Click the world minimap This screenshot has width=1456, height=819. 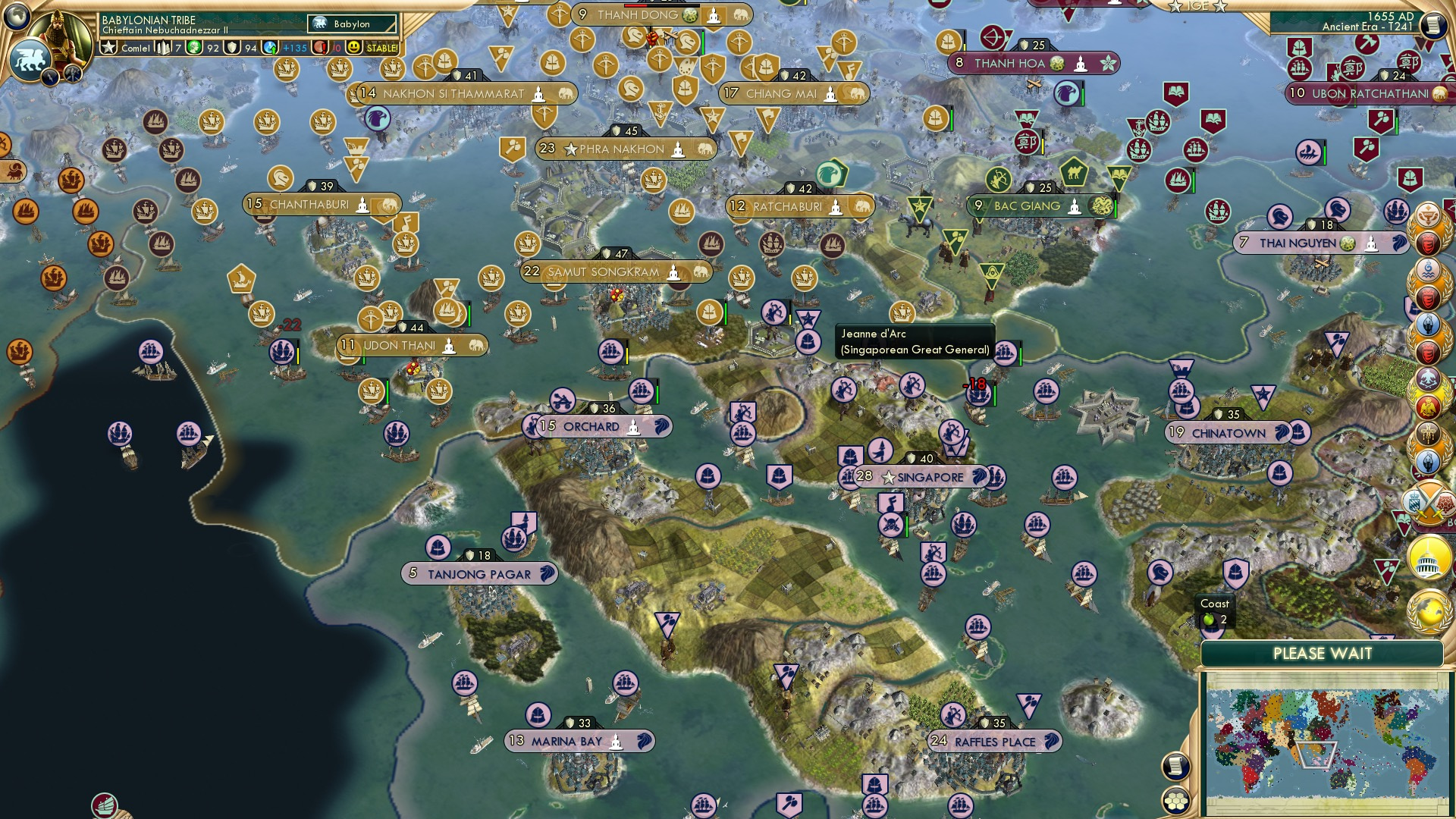coord(1323,743)
